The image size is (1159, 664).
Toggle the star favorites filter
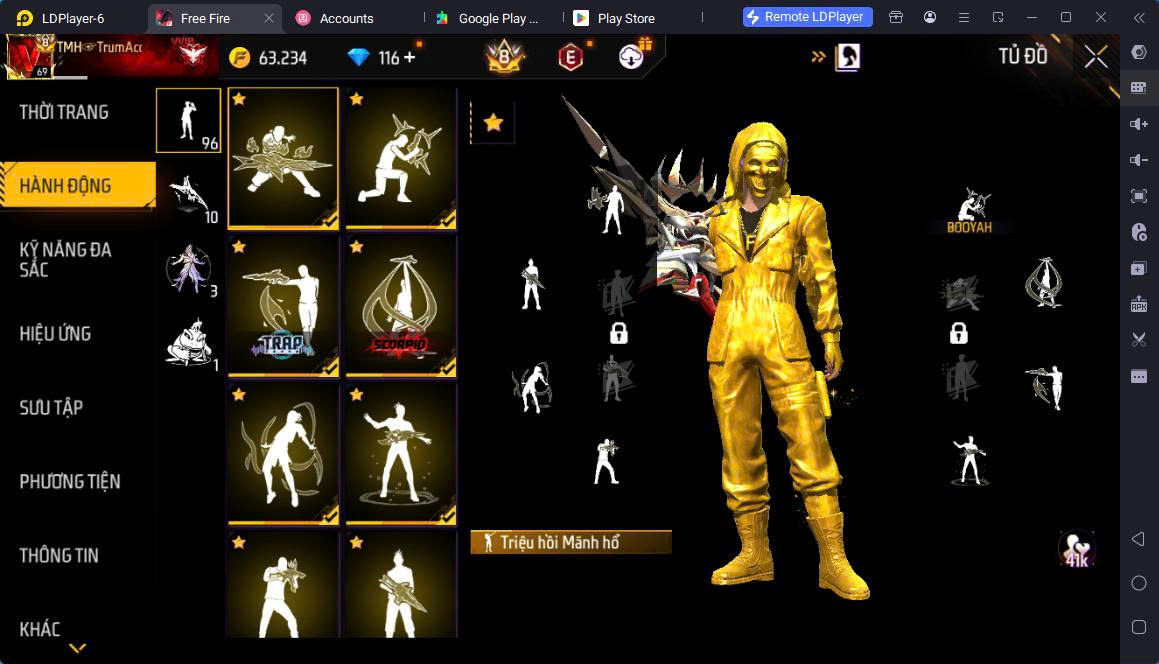pos(493,123)
